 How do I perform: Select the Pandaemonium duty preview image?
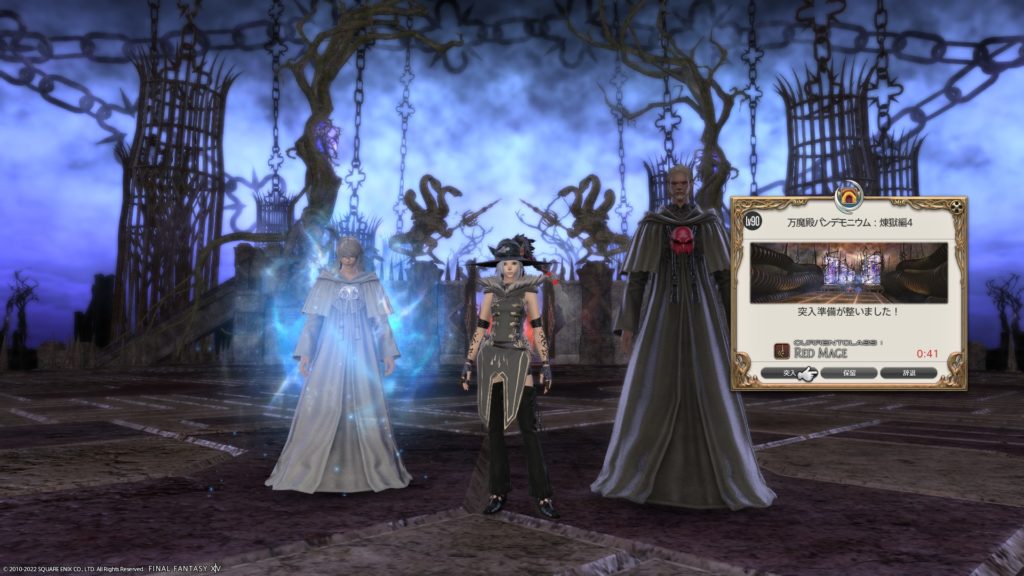coord(848,271)
